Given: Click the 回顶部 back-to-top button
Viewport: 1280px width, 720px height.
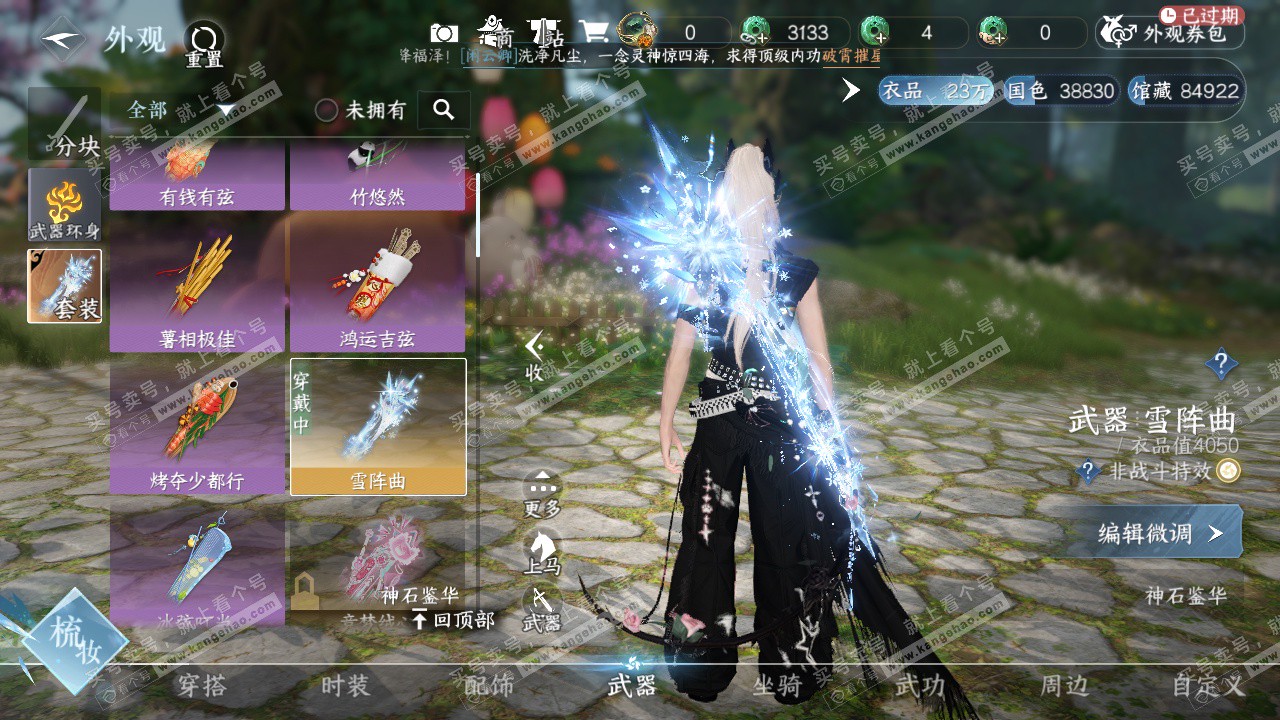Looking at the screenshot, I should coord(454,620).
